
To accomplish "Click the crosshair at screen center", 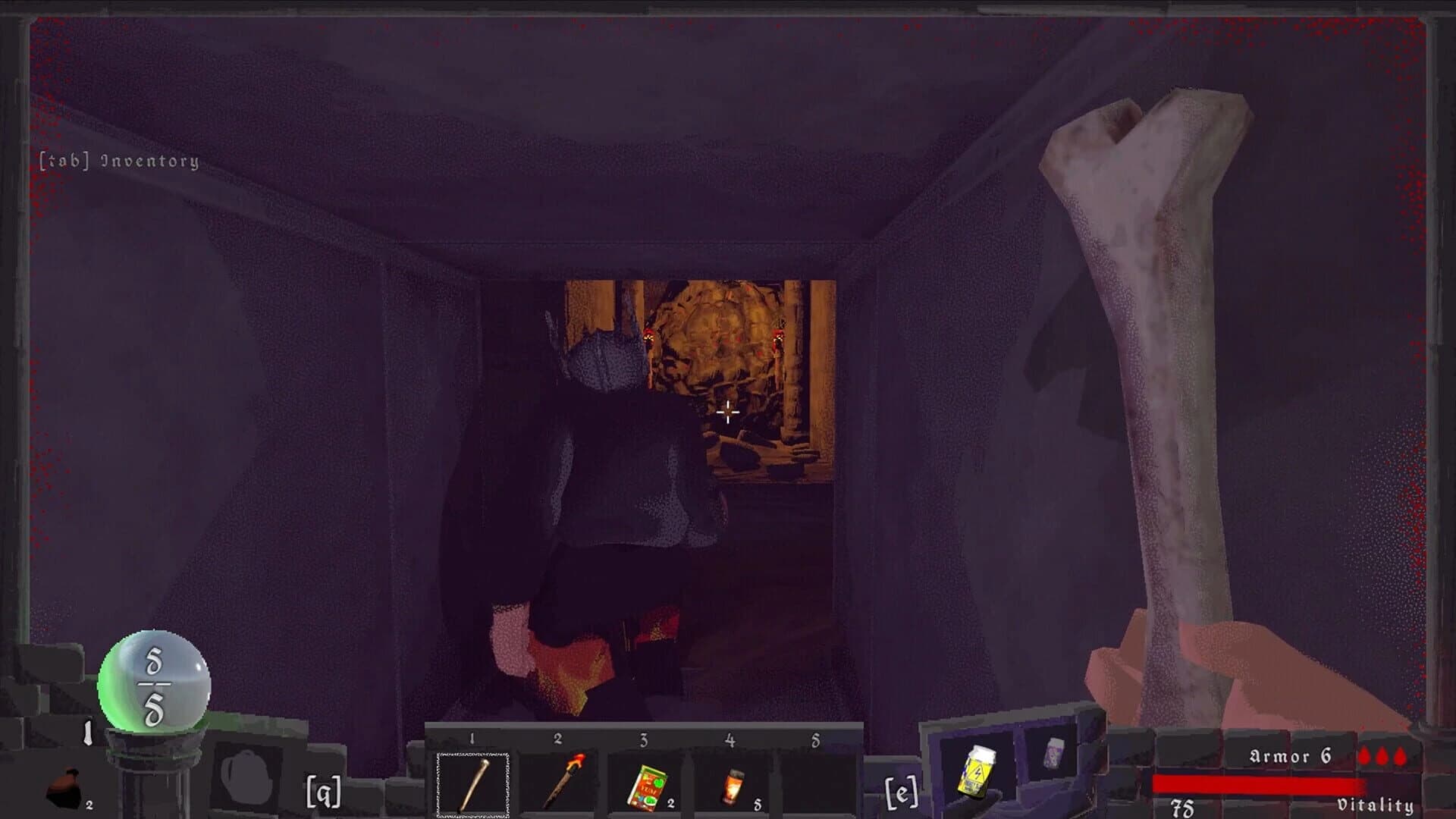I will pyautogui.click(x=728, y=413).
